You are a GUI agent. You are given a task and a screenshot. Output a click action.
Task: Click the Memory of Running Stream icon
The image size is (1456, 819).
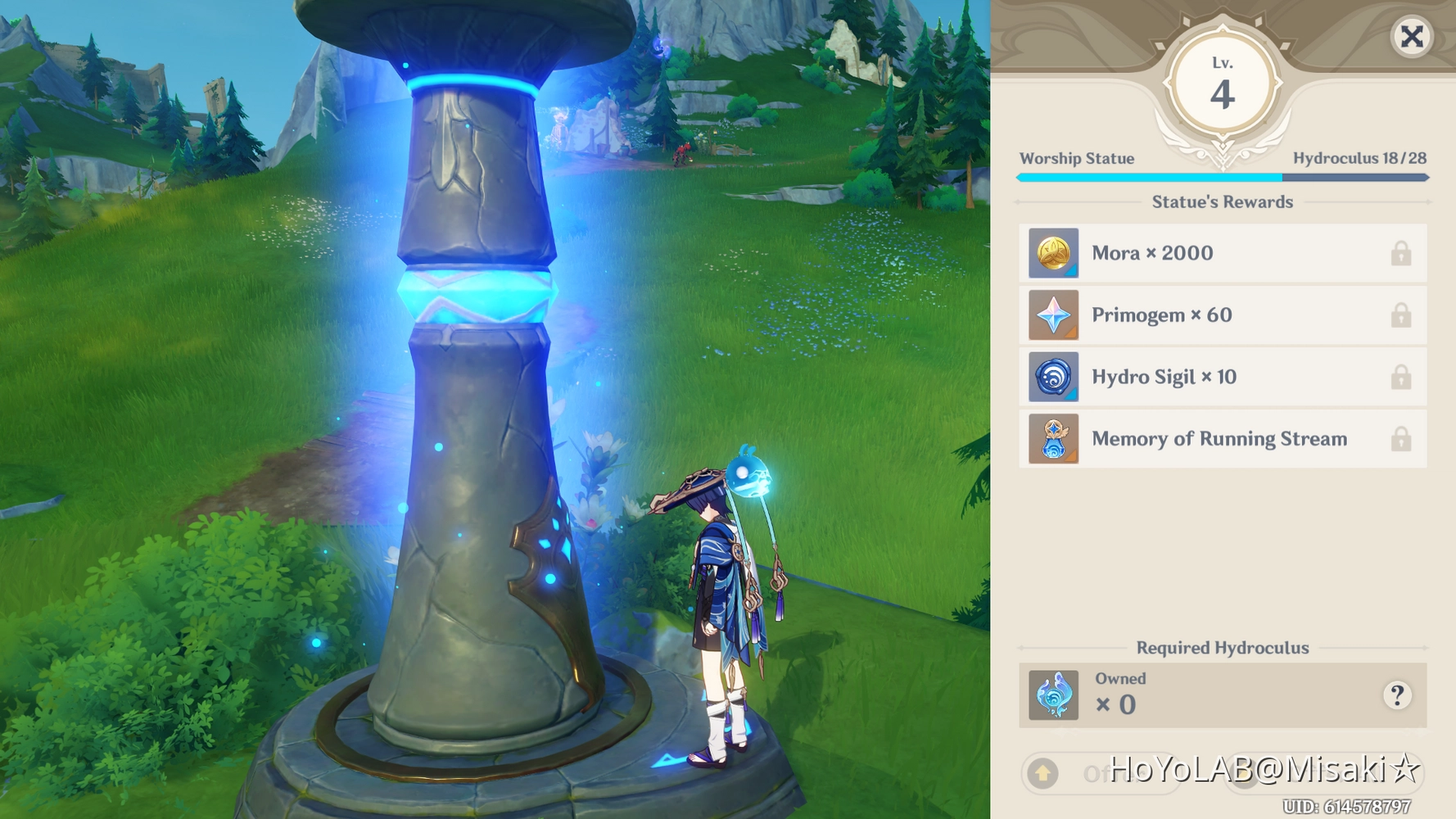(x=1053, y=439)
